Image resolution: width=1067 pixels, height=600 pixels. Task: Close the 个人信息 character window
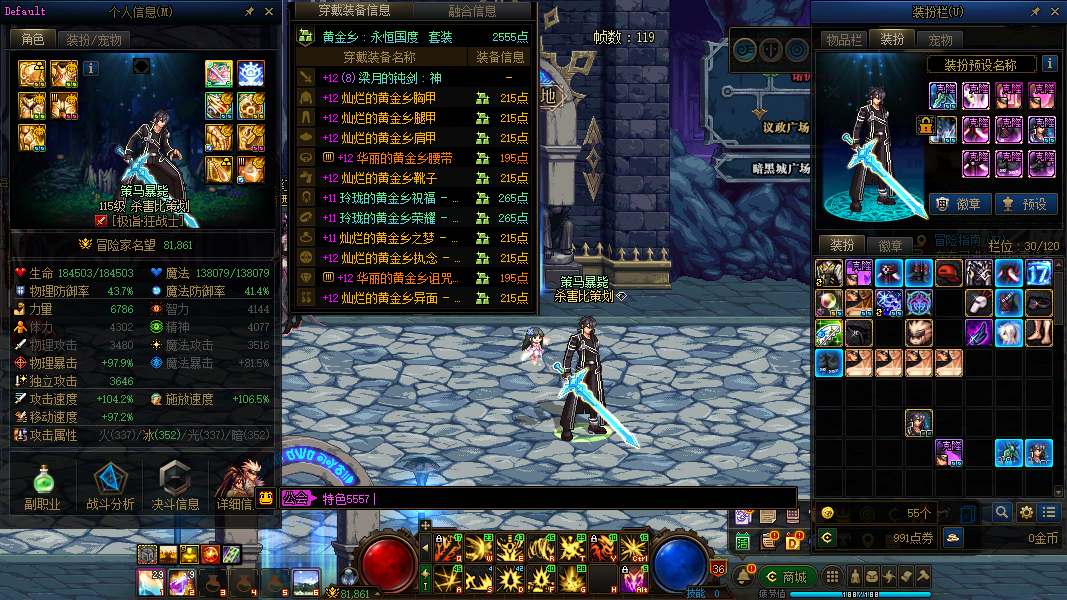(268, 12)
